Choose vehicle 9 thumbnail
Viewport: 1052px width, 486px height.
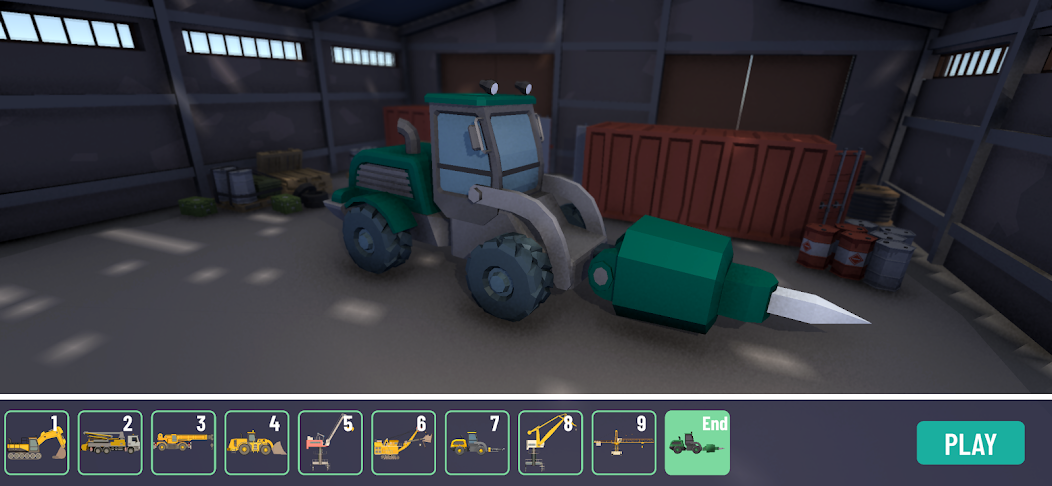coord(624,443)
